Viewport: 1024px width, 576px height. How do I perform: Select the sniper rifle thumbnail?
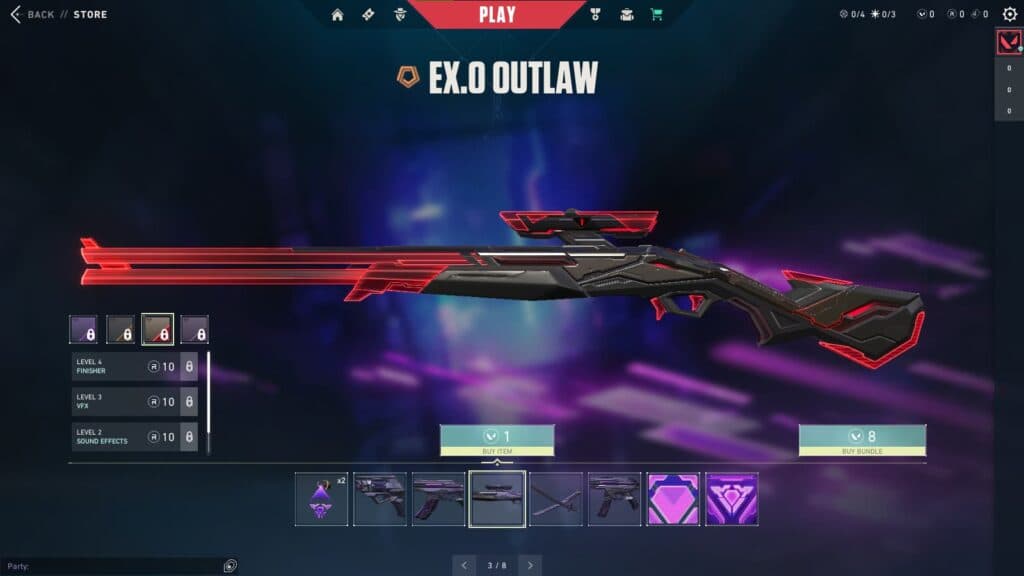(497, 499)
